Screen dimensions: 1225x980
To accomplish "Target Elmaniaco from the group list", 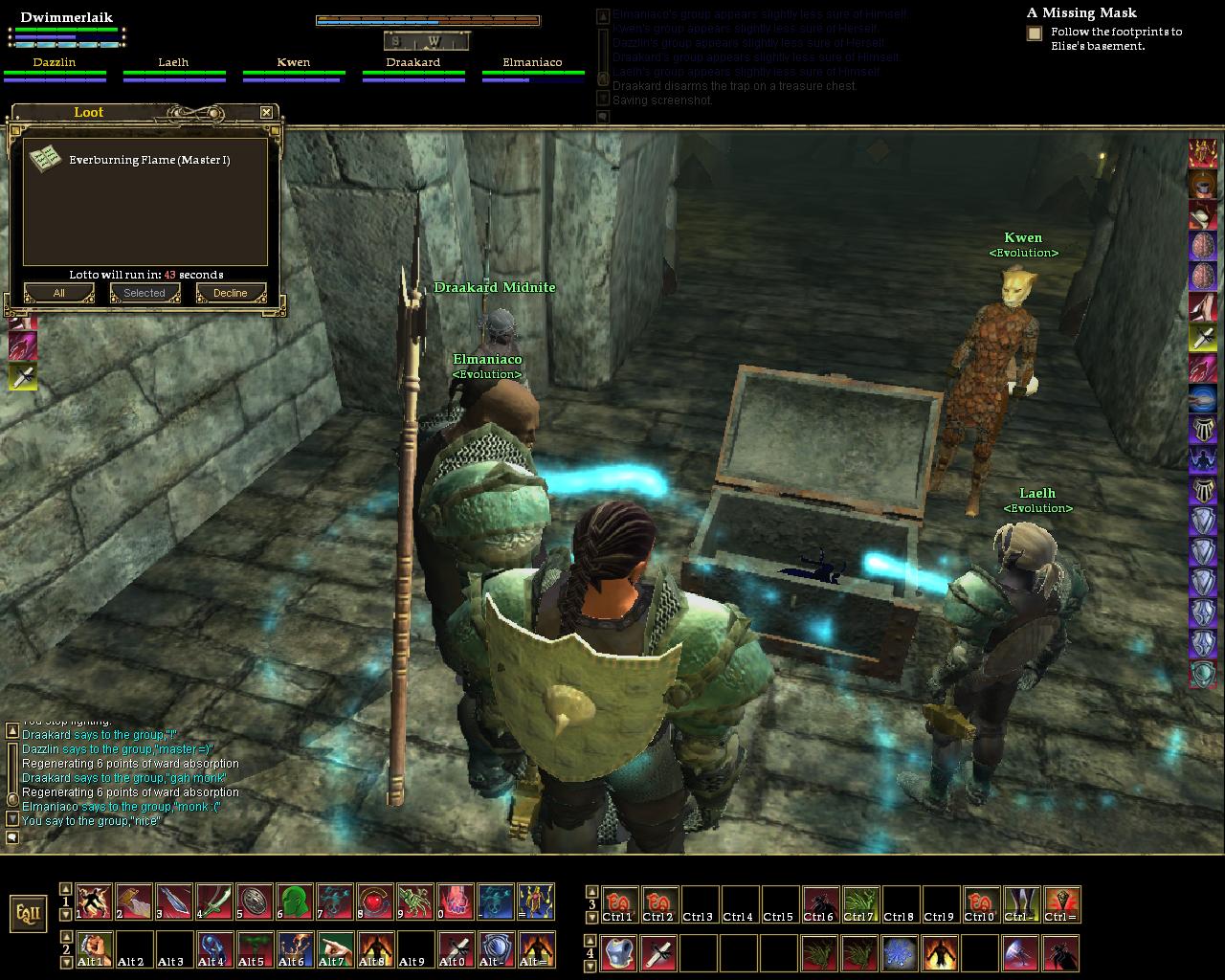I will pos(533,63).
